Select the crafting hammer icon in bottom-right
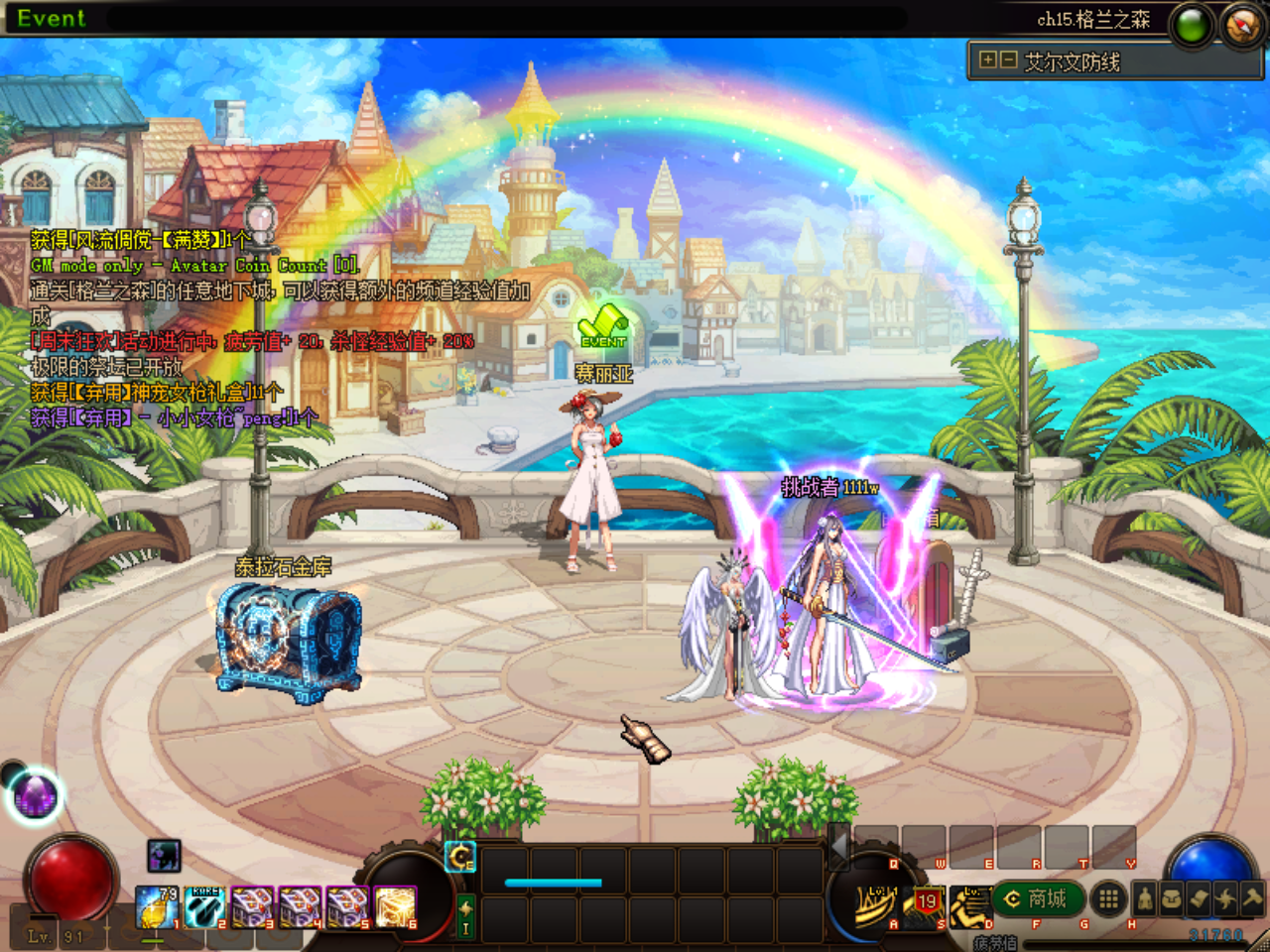This screenshot has width=1270, height=952. pos(1251,899)
